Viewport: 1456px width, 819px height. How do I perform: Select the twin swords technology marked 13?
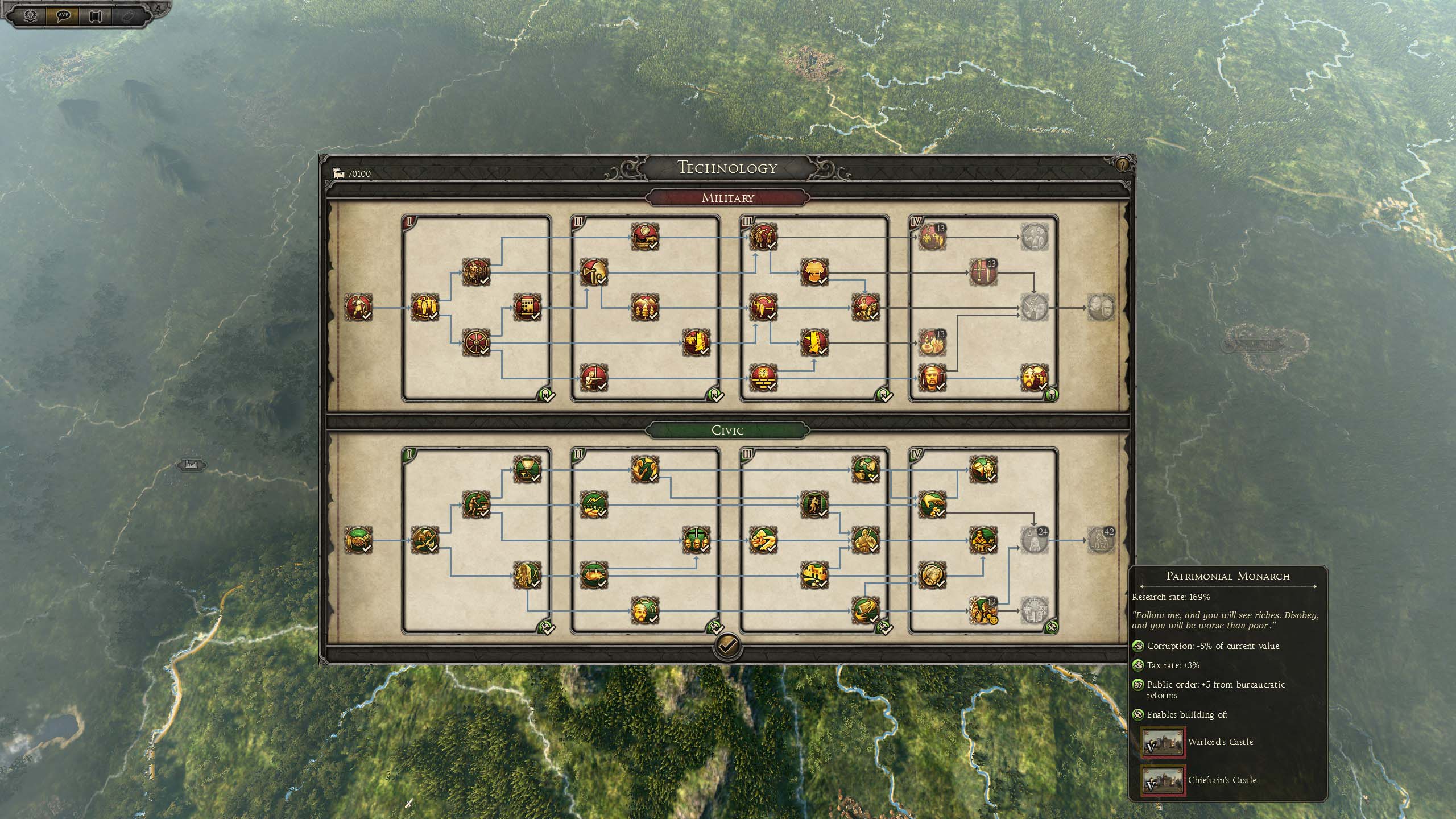point(983,272)
